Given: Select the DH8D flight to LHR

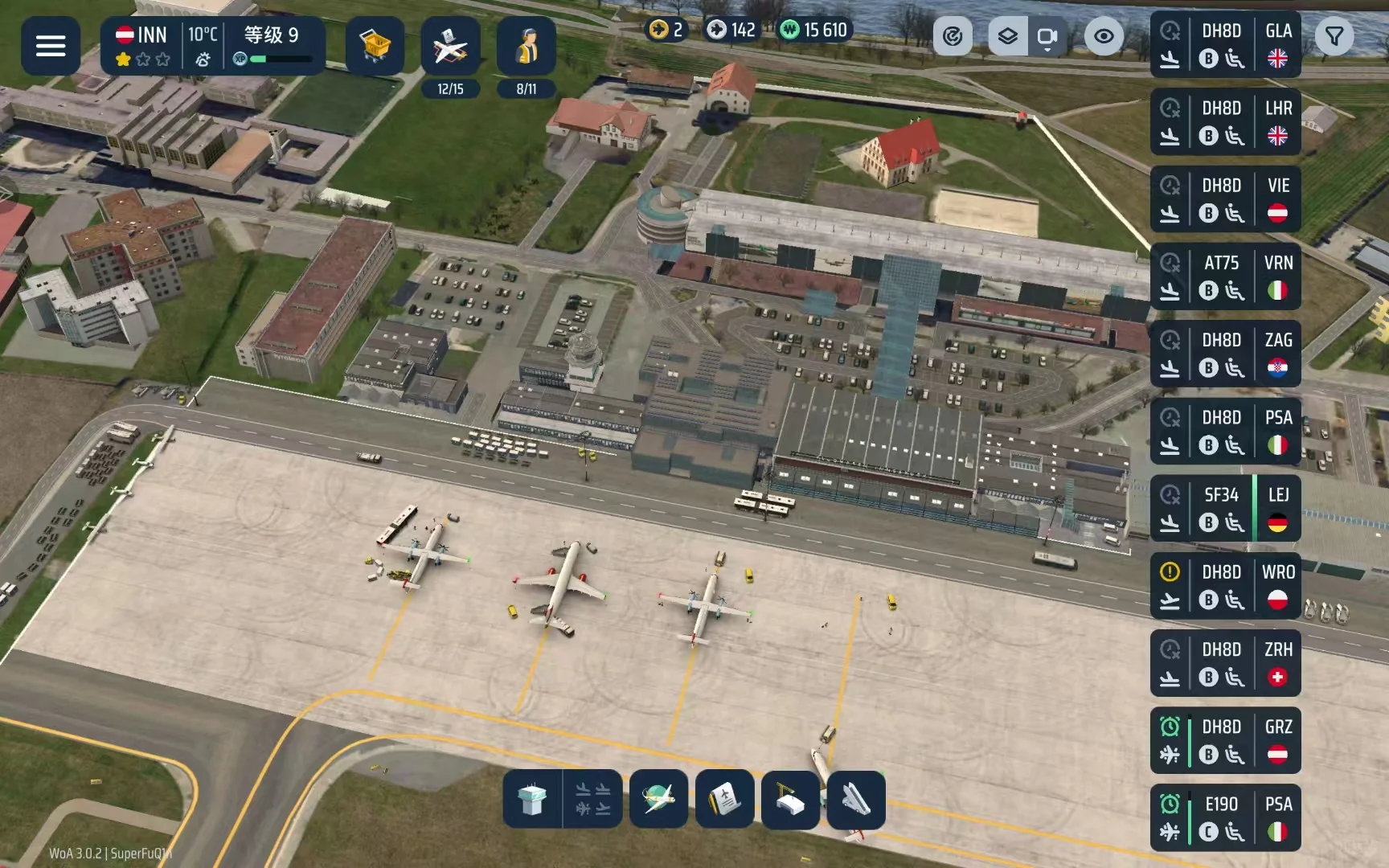Looking at the screenshot, I should click(x=1225, y=122).
